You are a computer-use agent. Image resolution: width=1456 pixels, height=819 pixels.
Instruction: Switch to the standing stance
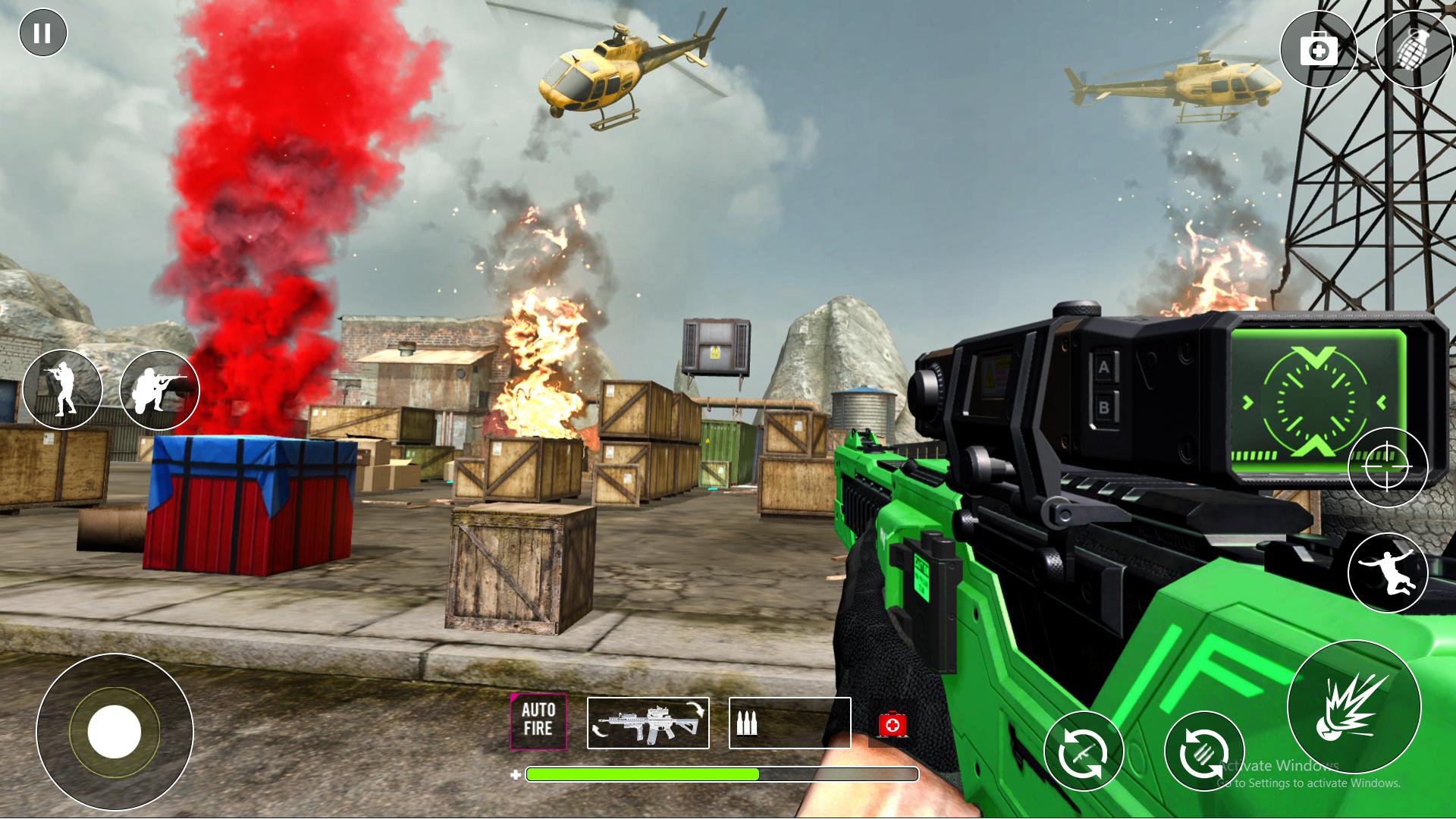pos(62,389)
